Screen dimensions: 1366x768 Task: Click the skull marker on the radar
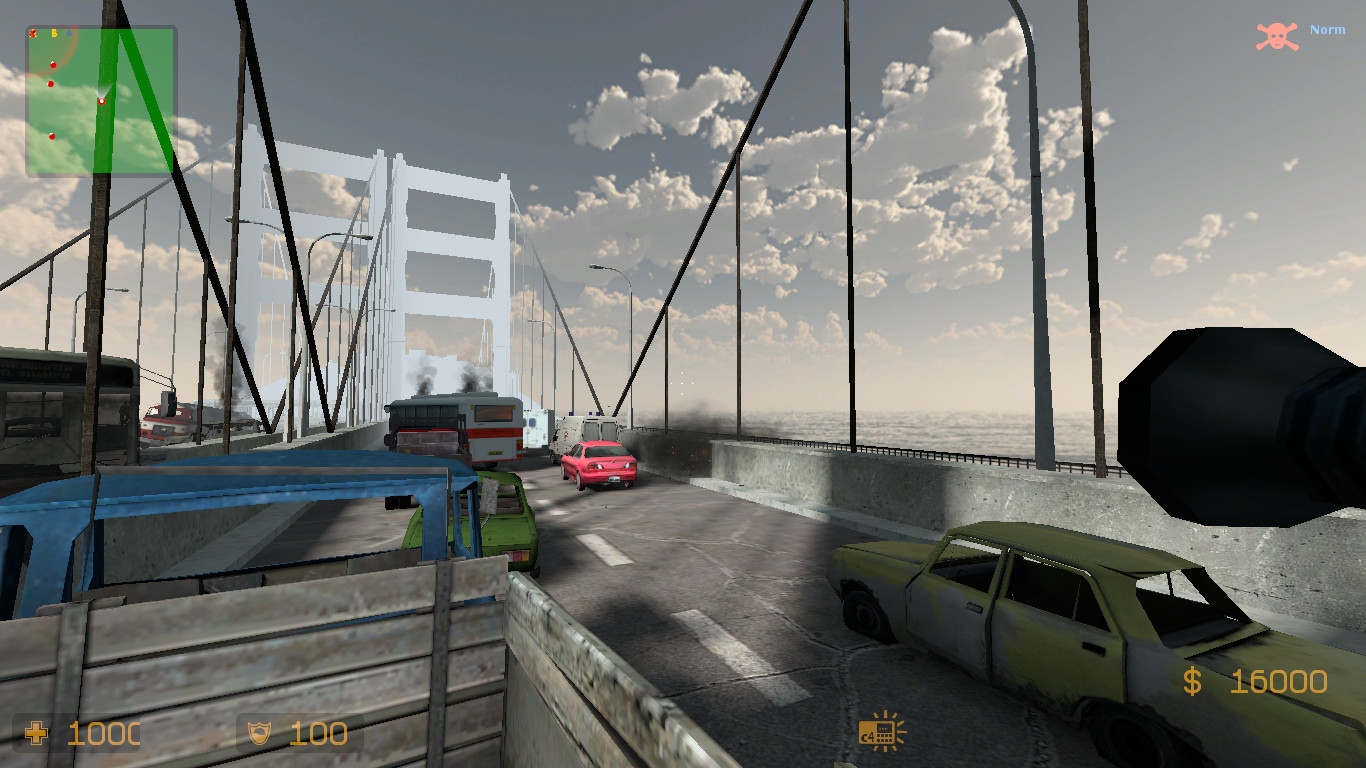point(33,32)
